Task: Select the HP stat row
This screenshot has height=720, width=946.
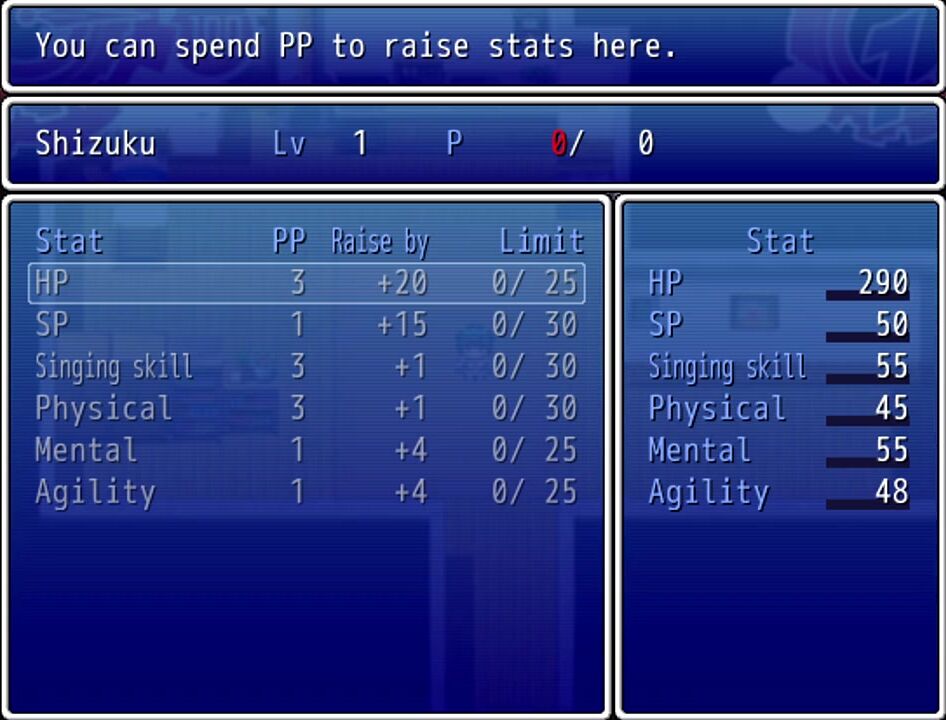Action: pyautogui.click(x=306, y=283)
